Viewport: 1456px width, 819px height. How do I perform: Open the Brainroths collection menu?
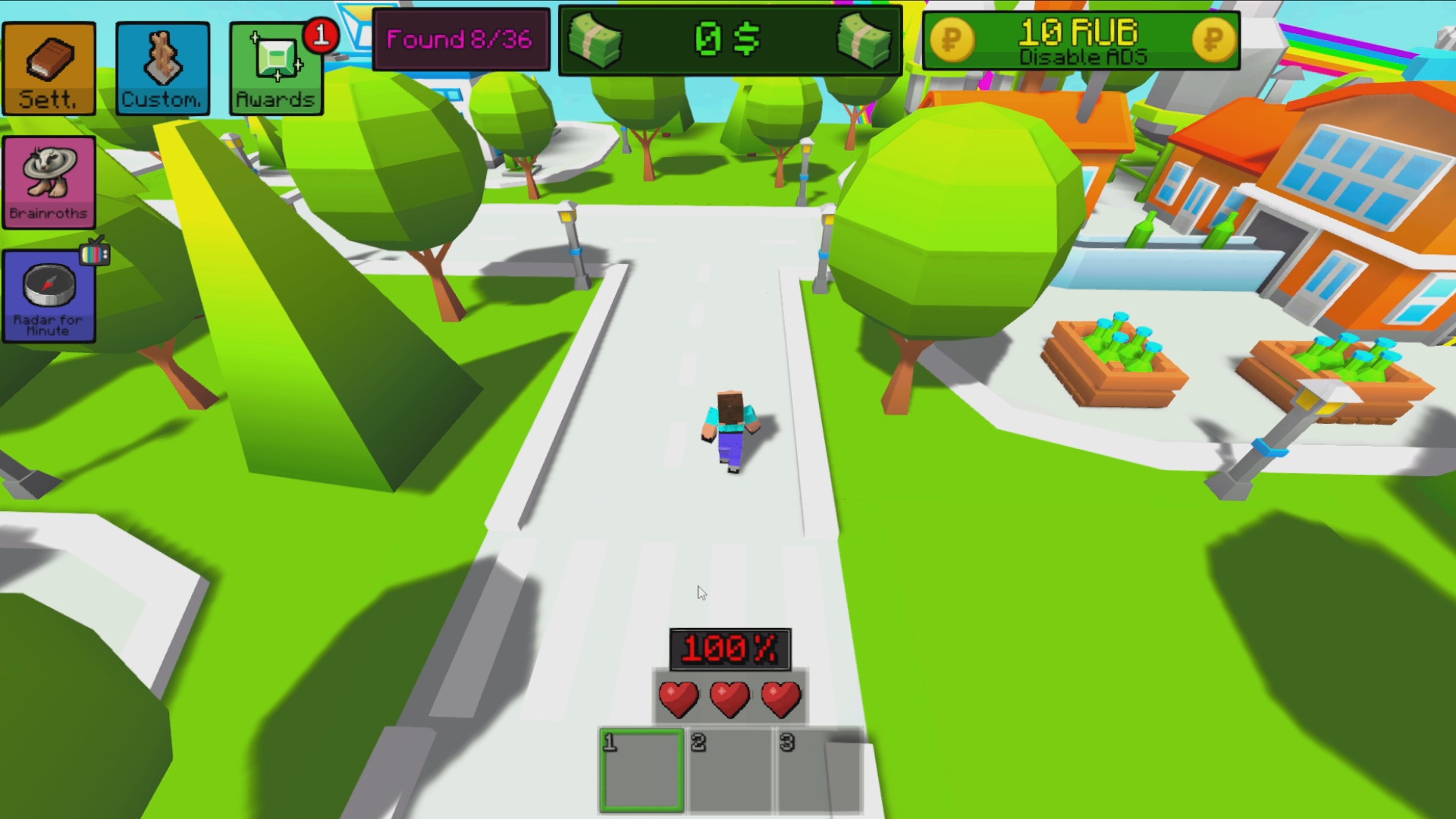click(49, 182)
